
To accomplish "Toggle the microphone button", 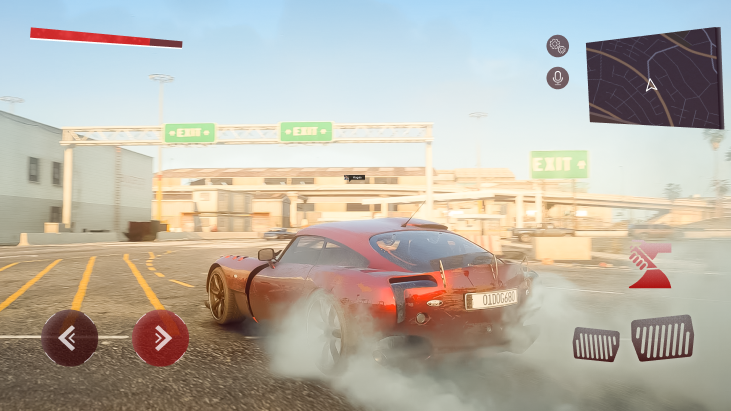I will (557, 78).
